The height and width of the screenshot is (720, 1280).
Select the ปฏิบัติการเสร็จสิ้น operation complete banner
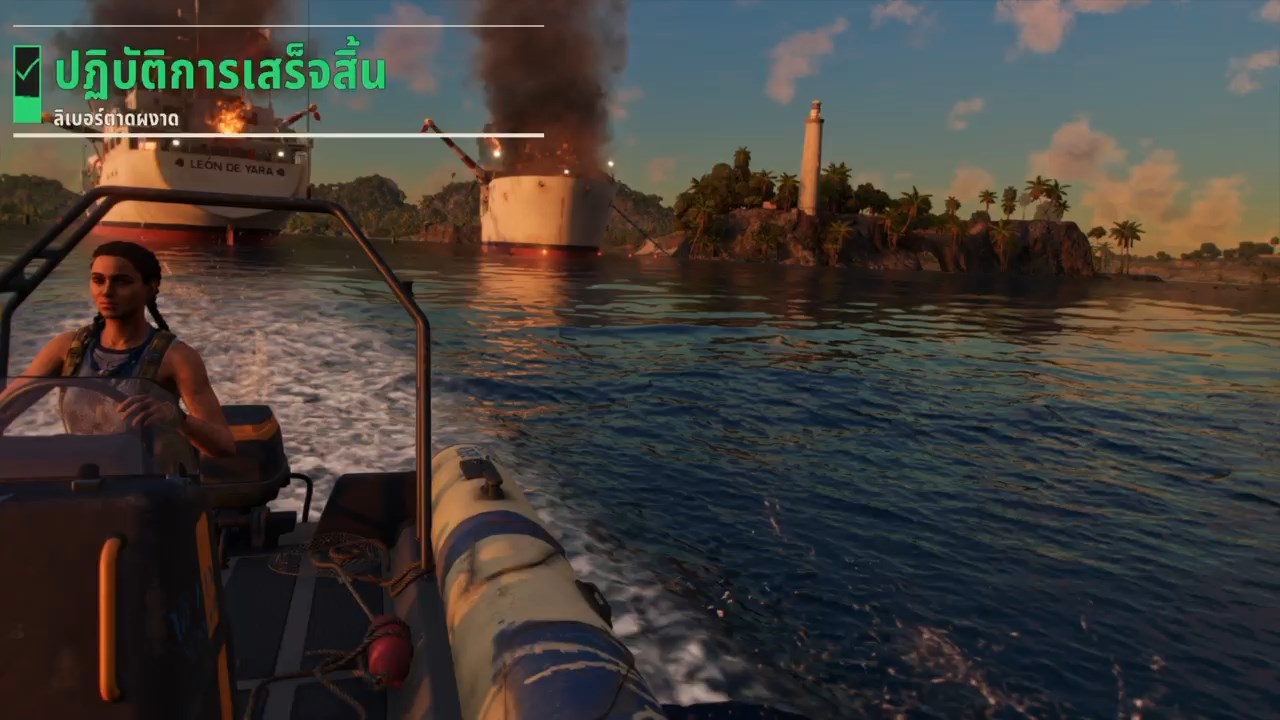coord(220,74)
